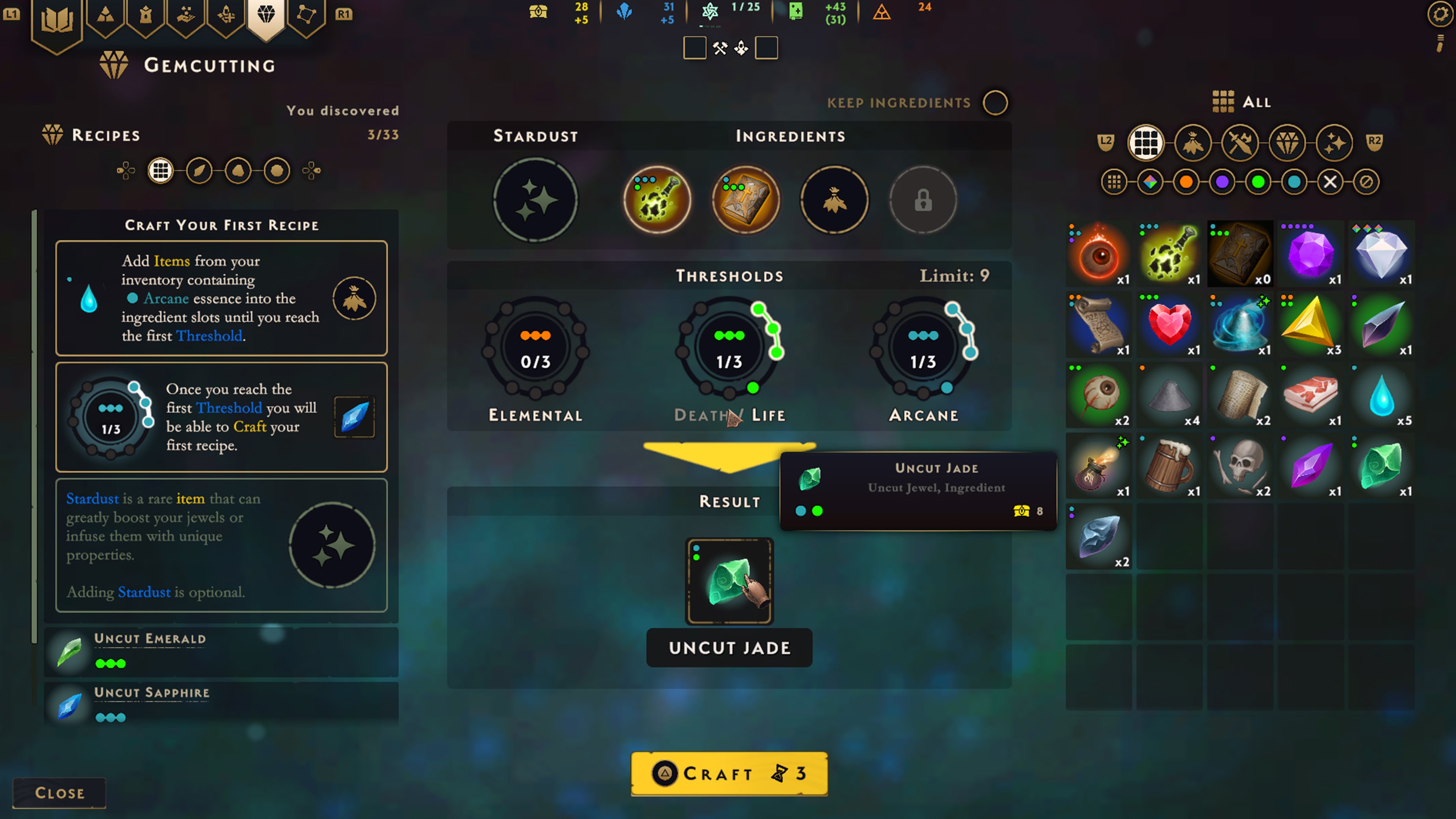Click the Close button

[59, 792]
